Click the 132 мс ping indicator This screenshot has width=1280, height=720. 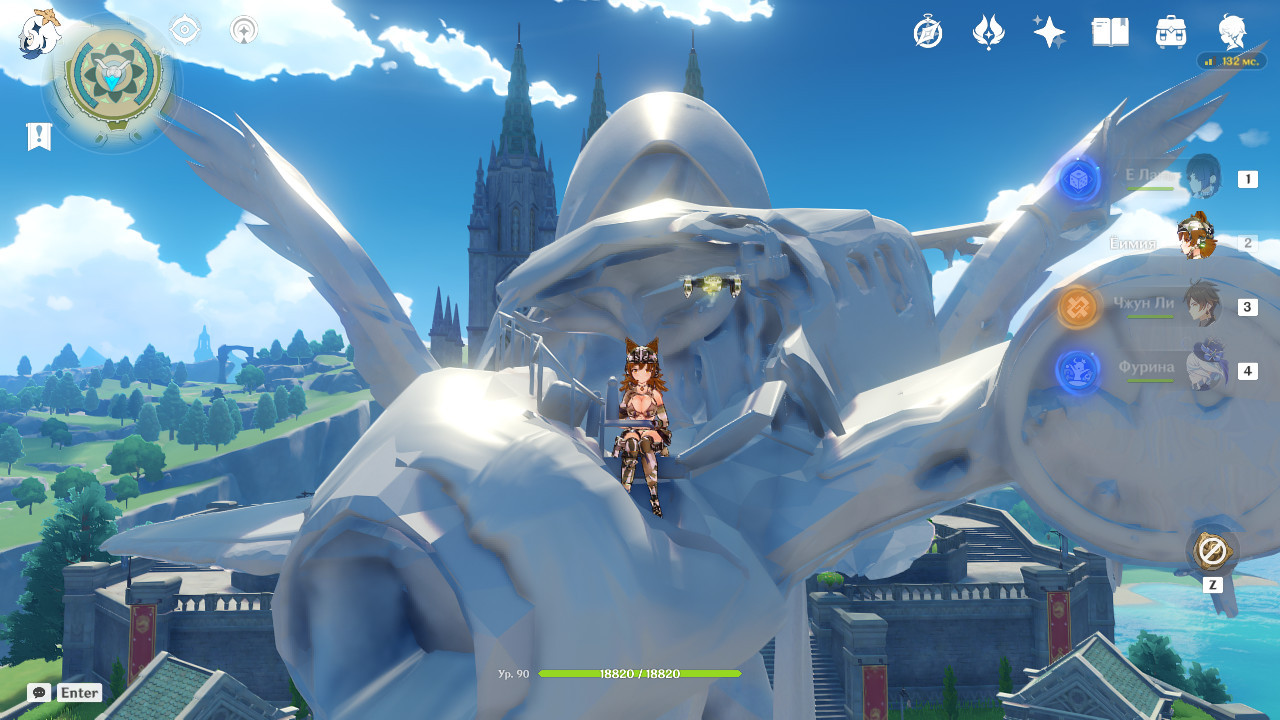tap(1233, 60)
